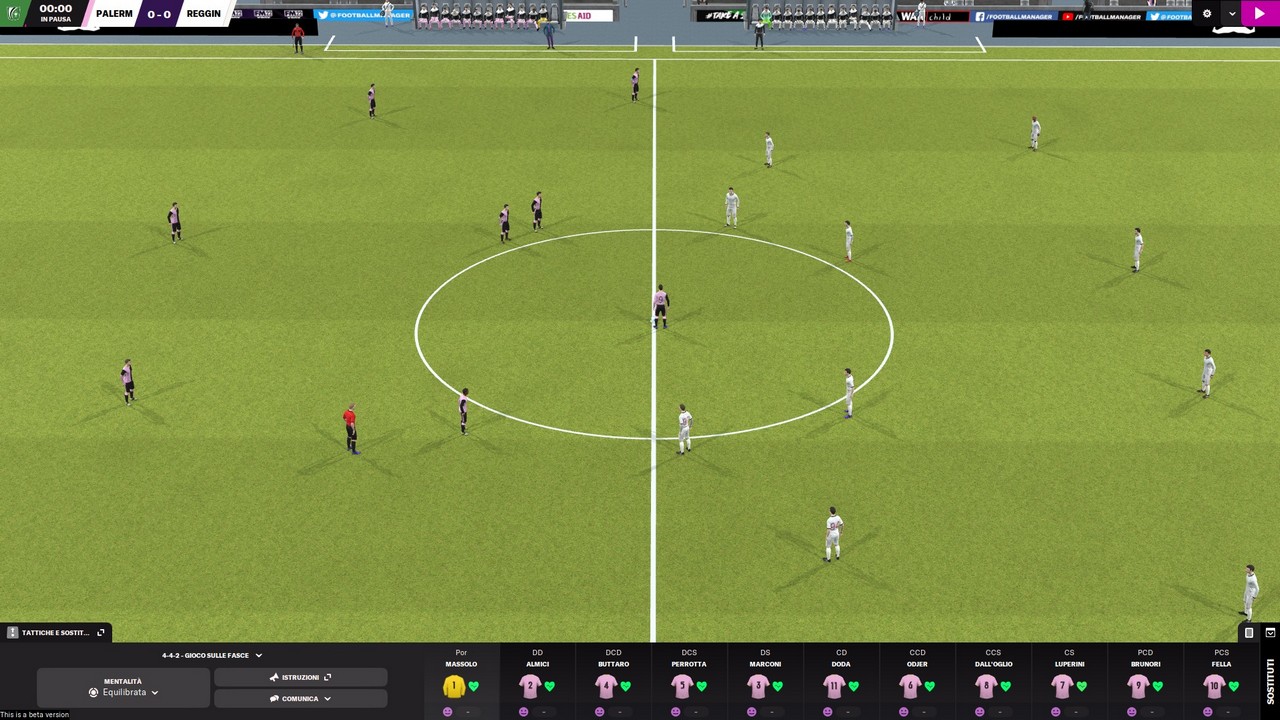The width and height of the screenshot is (1280, 720).
Task: Expand the Comunica shout menu
Action: pyautogui.click(x=300, y=698)
